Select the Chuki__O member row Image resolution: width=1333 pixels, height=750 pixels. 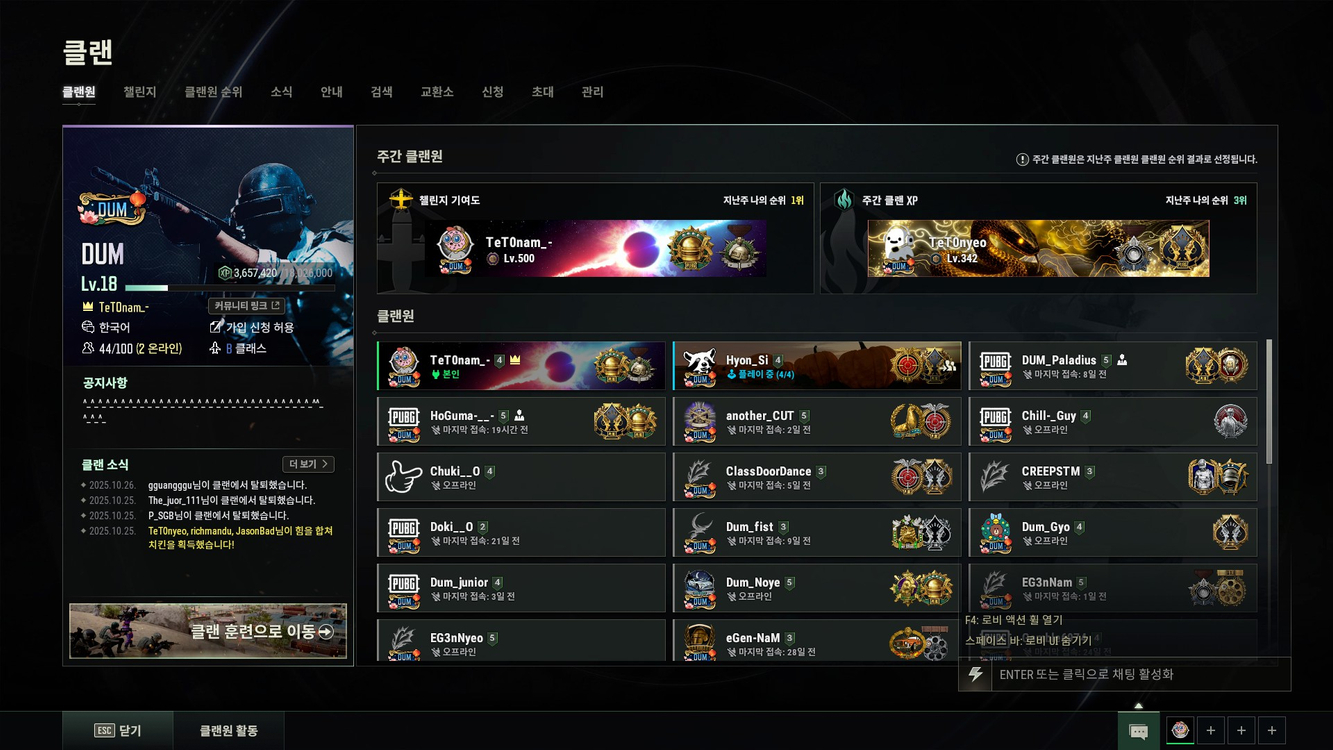(520, 477)
